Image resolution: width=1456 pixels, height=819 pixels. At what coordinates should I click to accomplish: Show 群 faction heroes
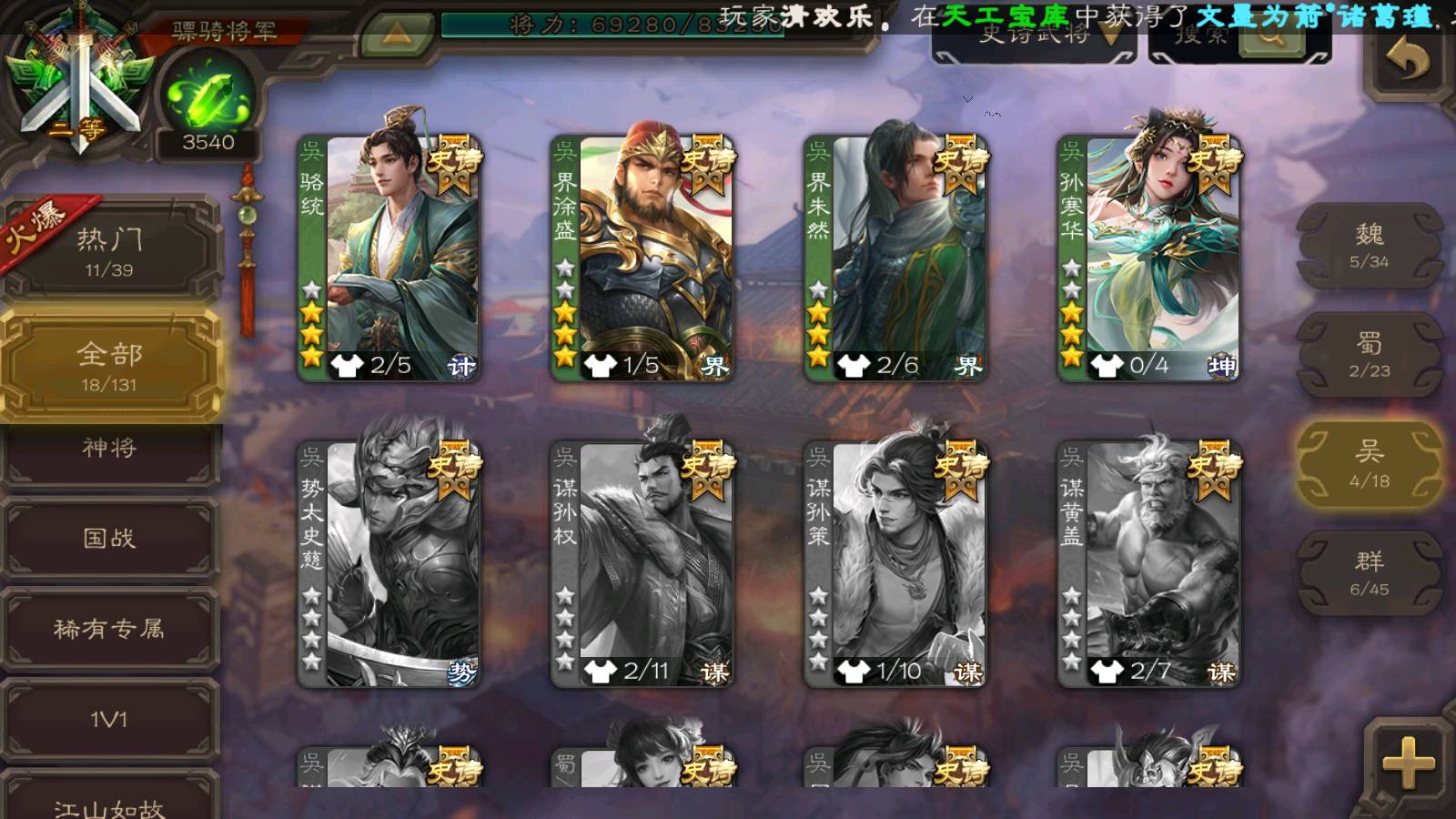(x=1369, y=573)
